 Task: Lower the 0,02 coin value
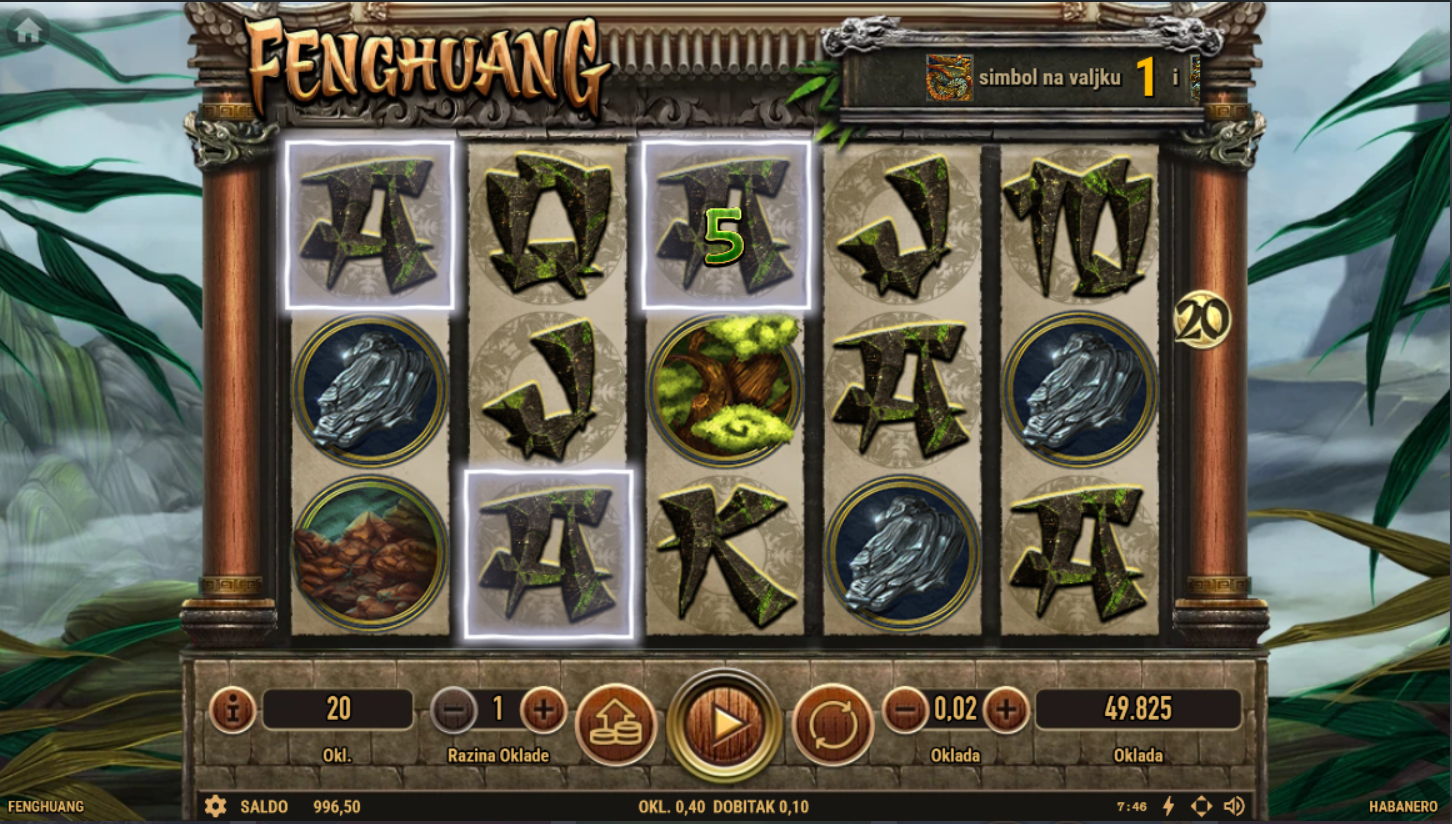coord(906,711)
